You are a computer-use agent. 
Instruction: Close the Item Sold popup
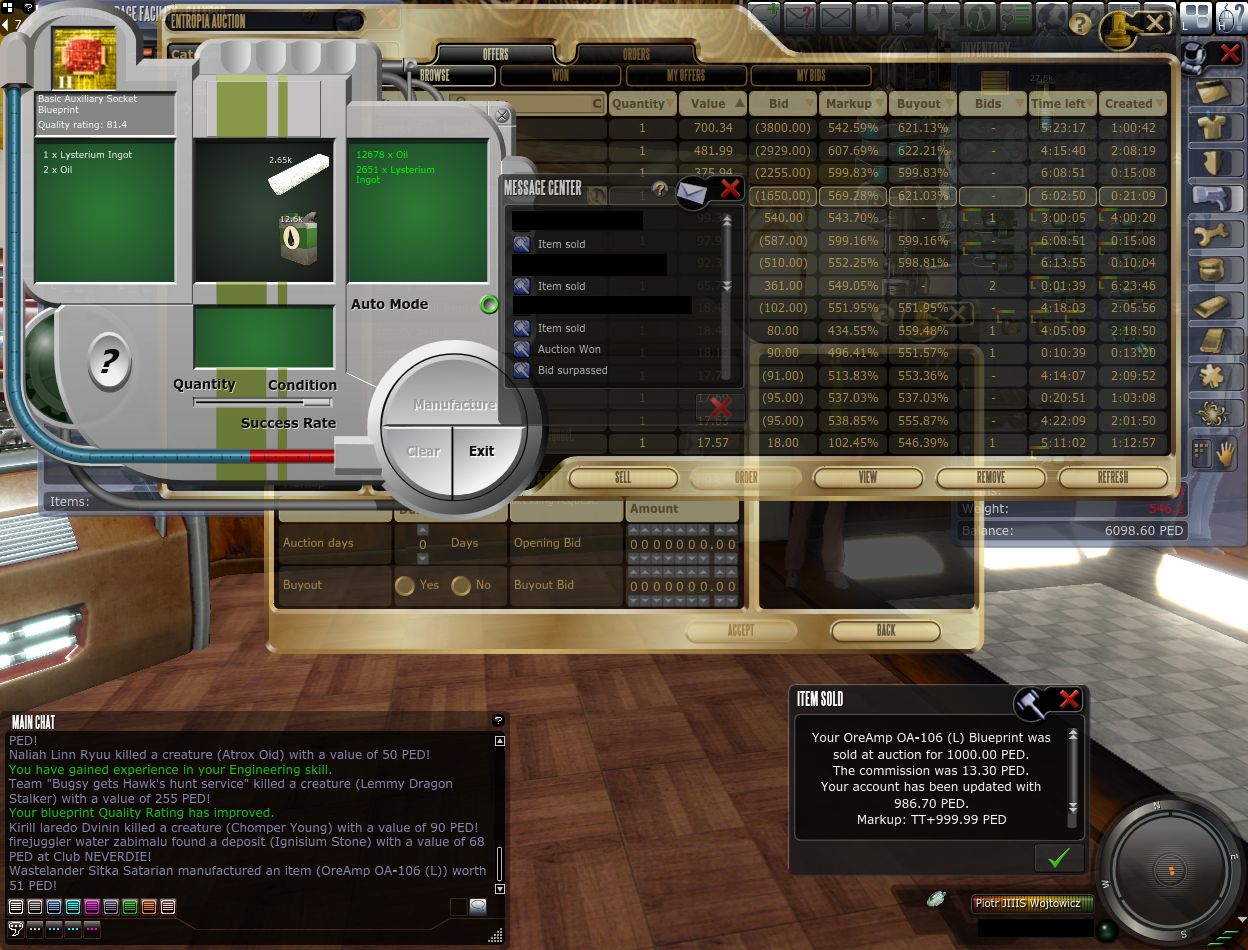(1069, 699)
